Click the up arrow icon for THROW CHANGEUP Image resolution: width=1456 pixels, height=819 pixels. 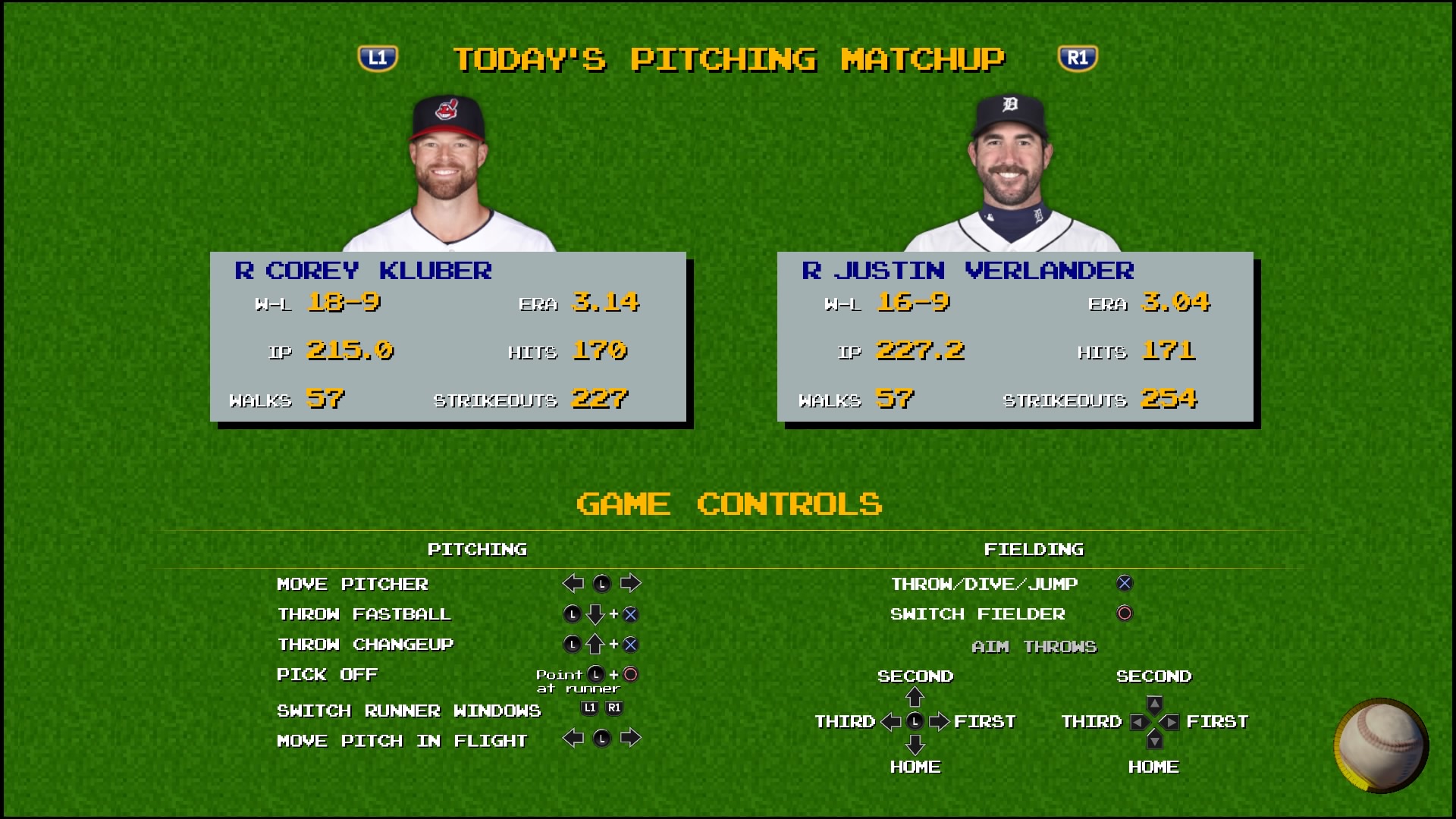pyautogui.click(x=595, y=645)
